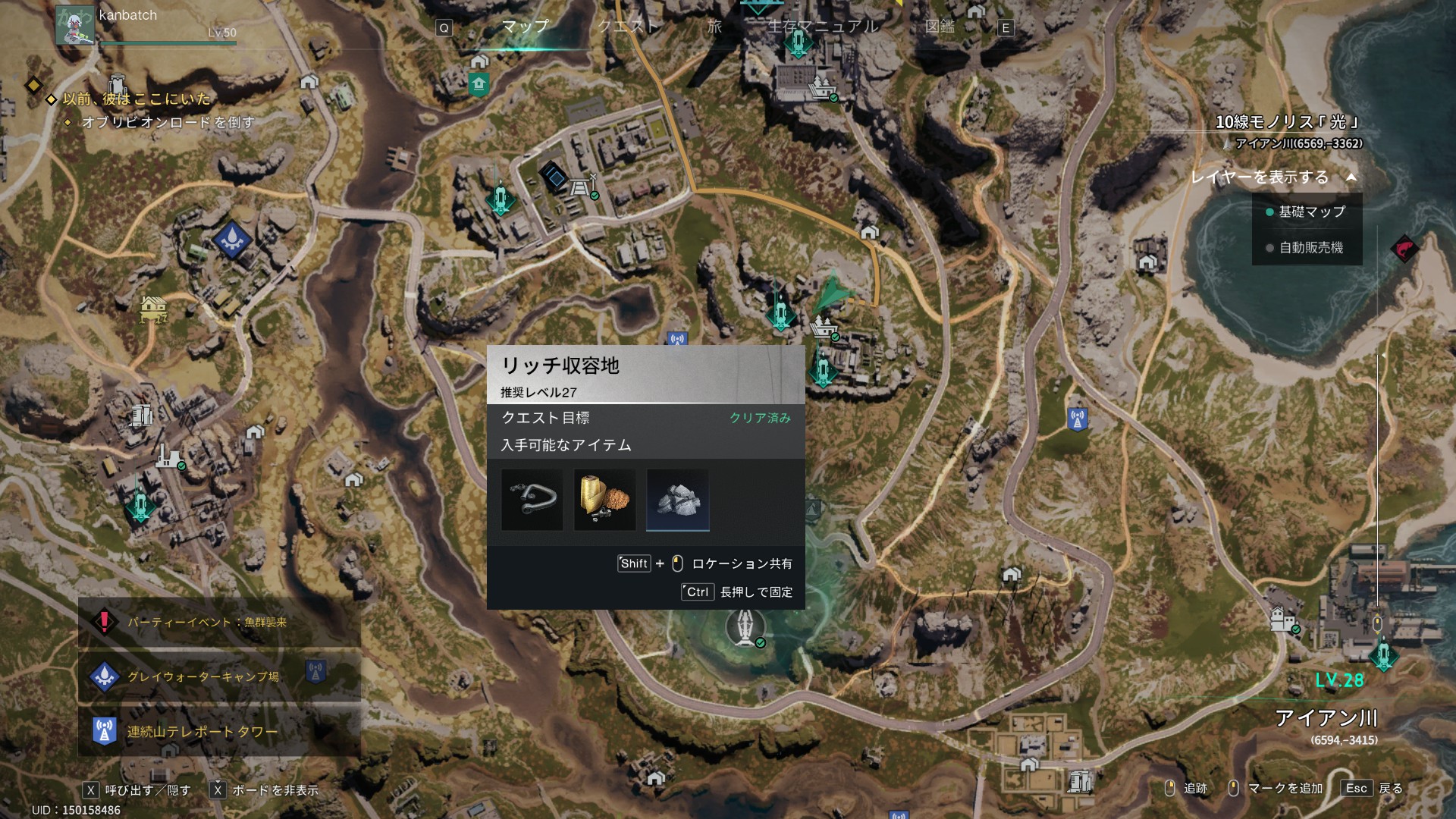This screenshot has height=819, width=1456.
Task: Switch to the マップ tab
Action: pyautogui.click(x=525, y=27)
